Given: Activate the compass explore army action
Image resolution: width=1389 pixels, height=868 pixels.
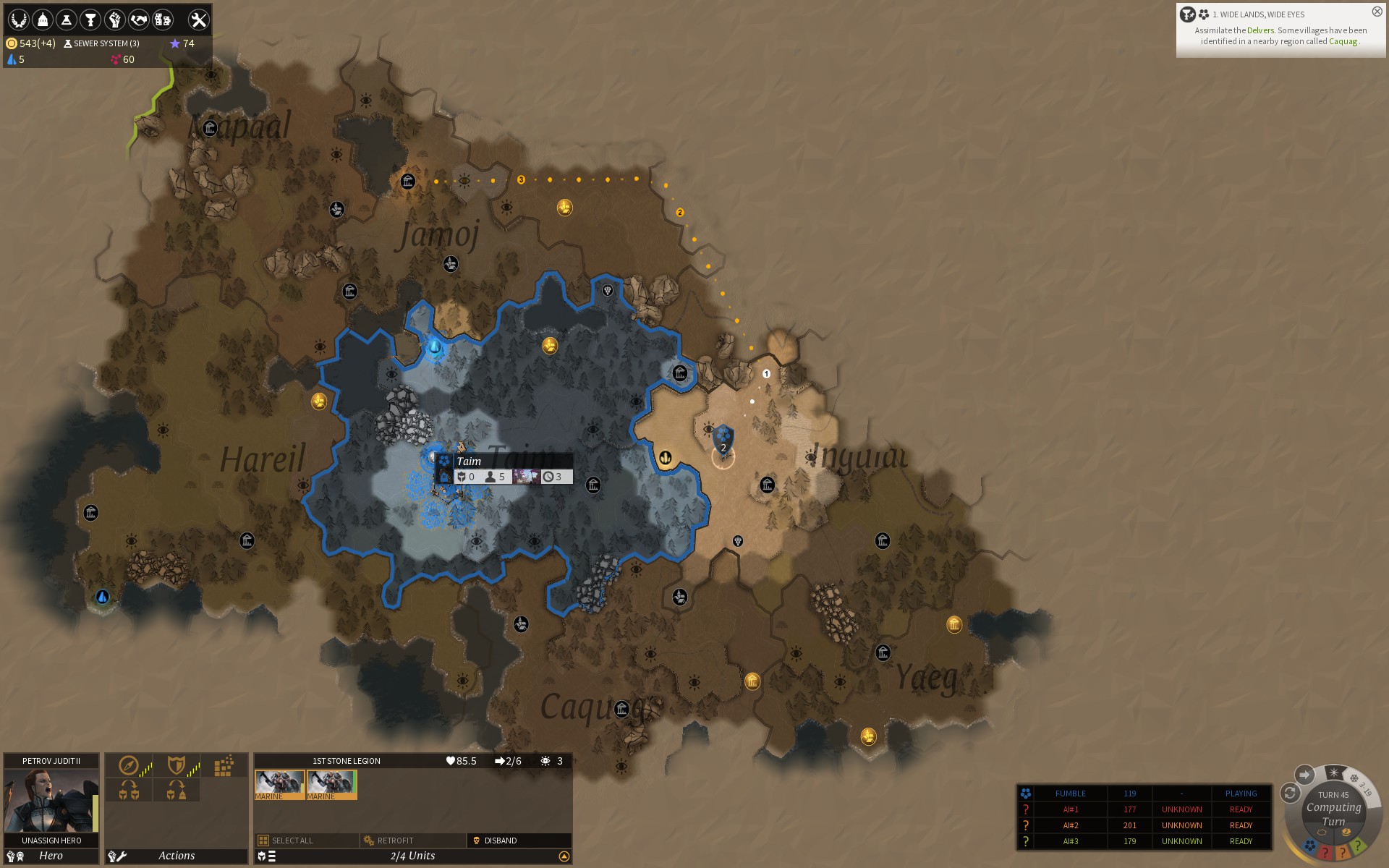Looking at the screenshot, I should point(129,765).
